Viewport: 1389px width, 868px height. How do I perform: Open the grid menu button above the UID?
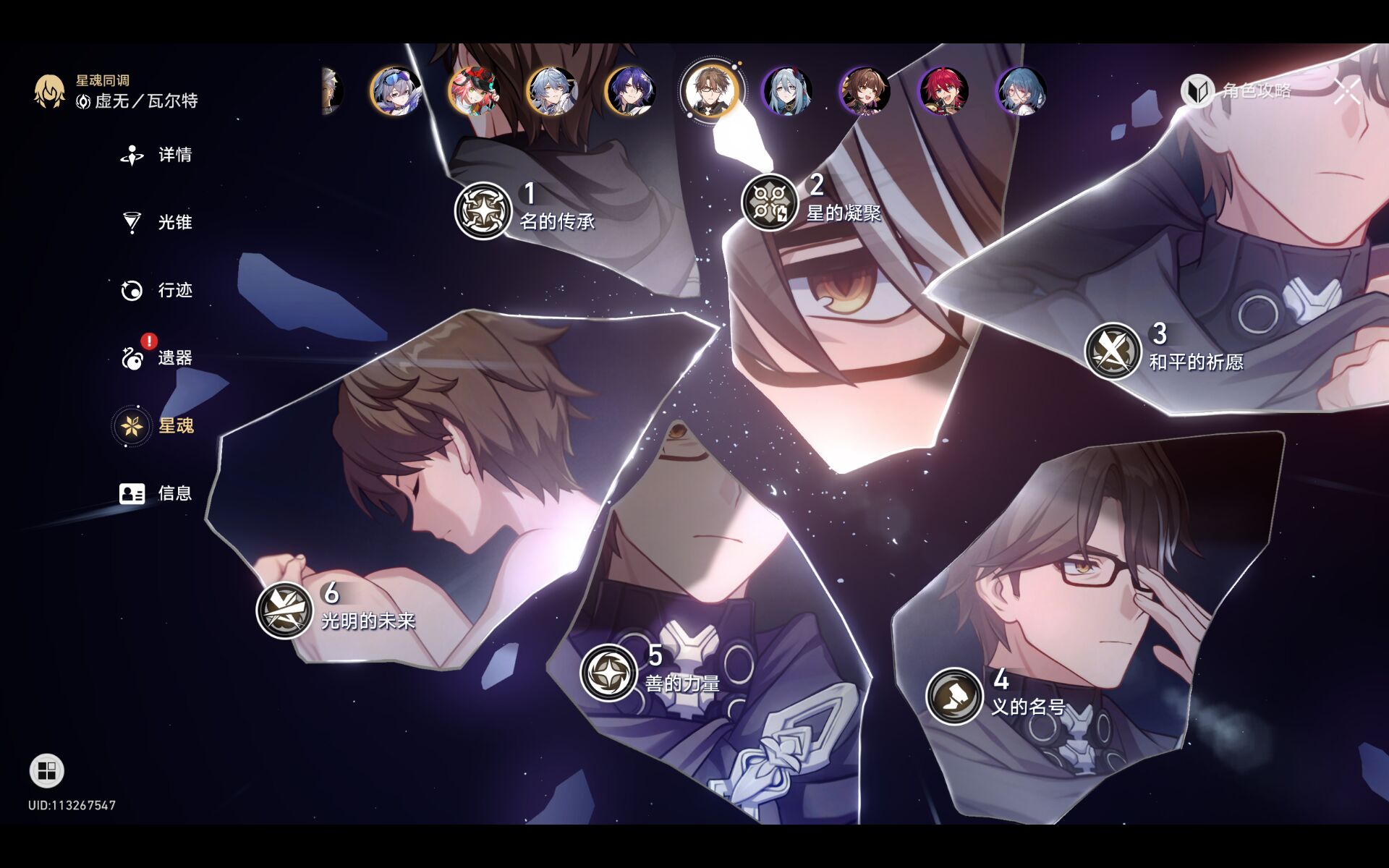click(x=47, y=770)
